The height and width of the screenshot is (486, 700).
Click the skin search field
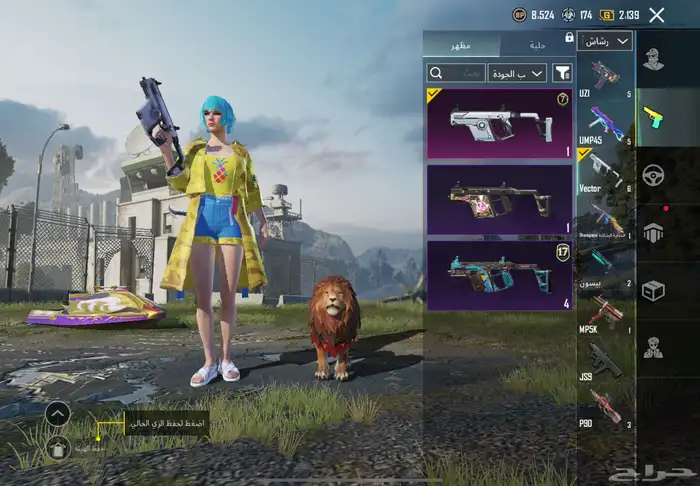(456, 73)
